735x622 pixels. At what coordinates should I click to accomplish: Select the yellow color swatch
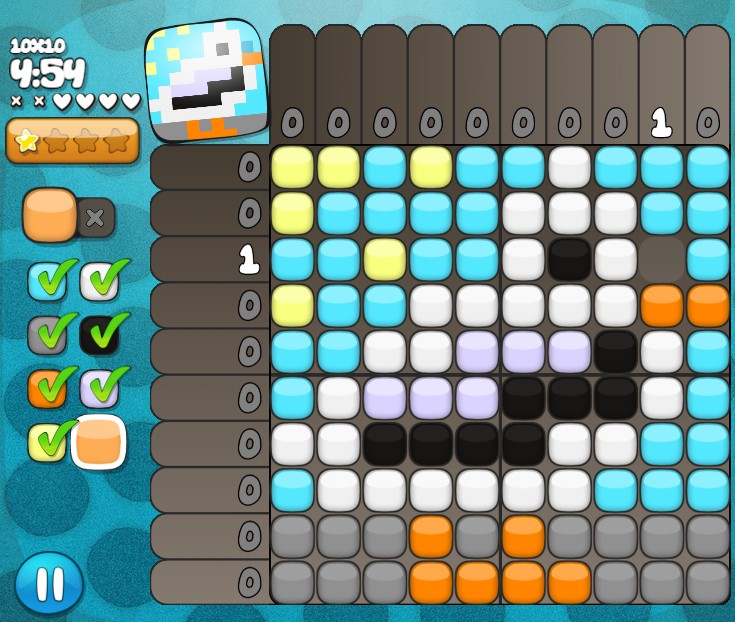[48, 441]
